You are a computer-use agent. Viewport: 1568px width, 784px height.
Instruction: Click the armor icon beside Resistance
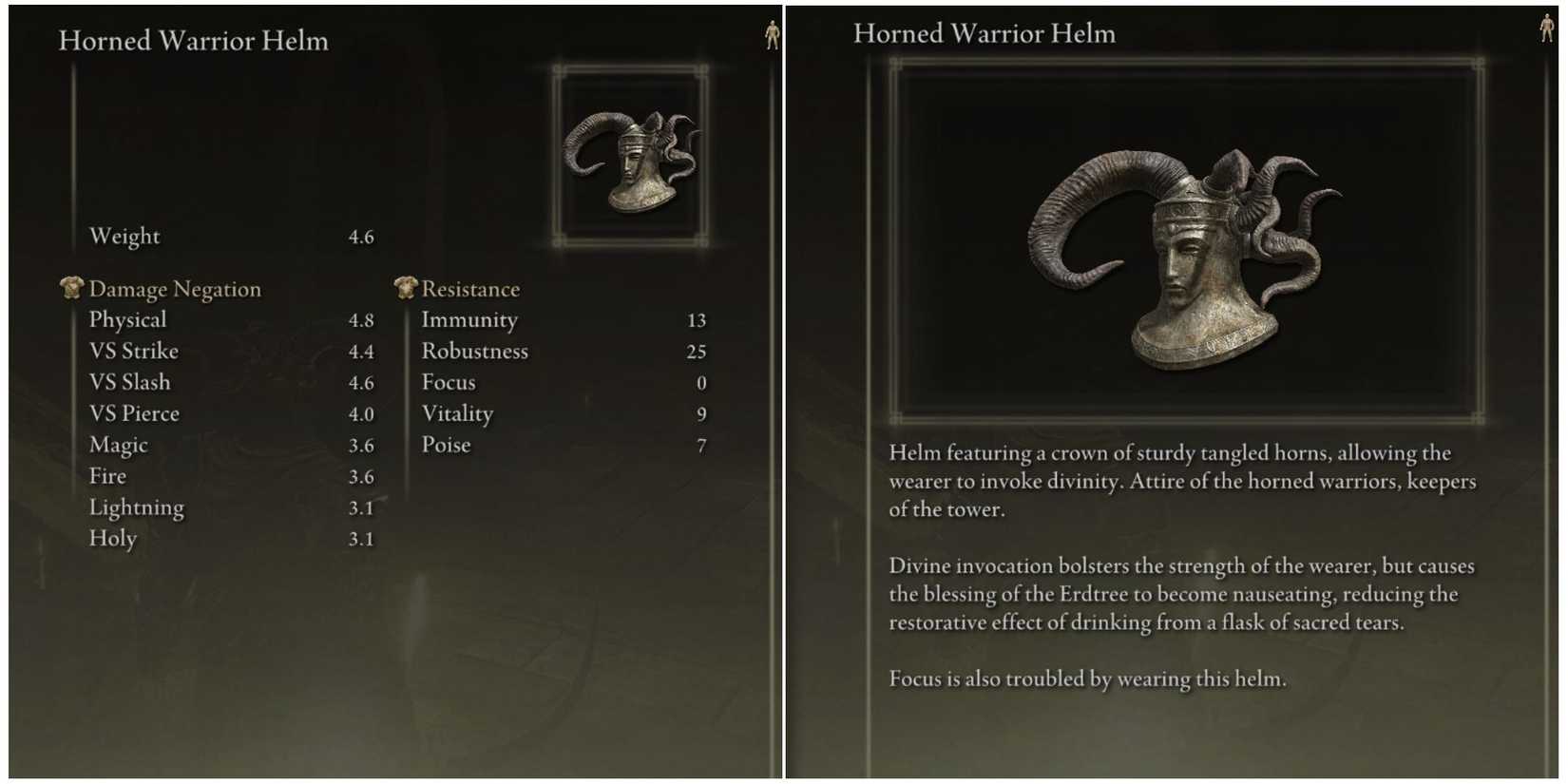405,288
